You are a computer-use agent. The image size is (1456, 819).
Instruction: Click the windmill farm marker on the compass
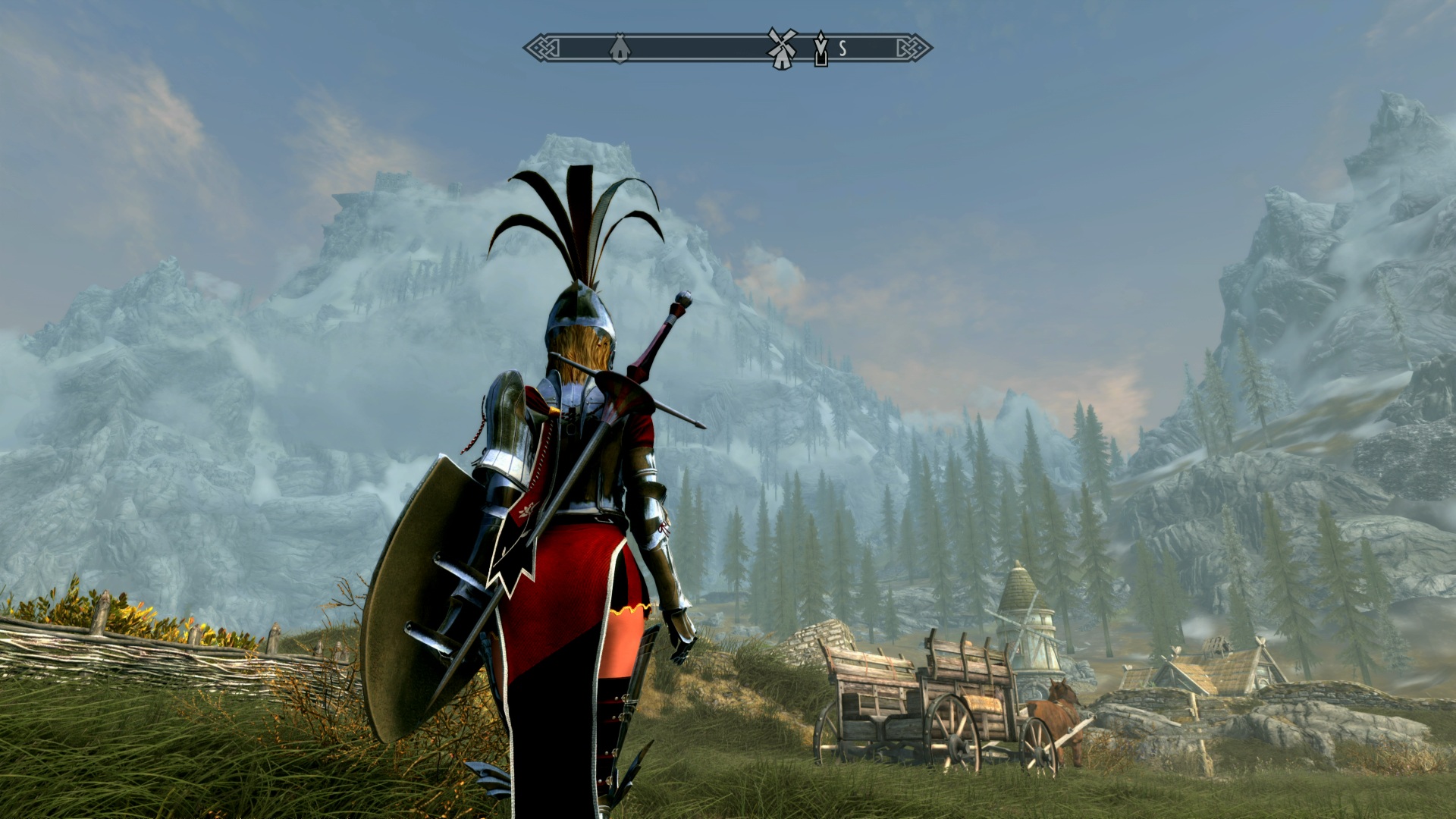[782, 49]
